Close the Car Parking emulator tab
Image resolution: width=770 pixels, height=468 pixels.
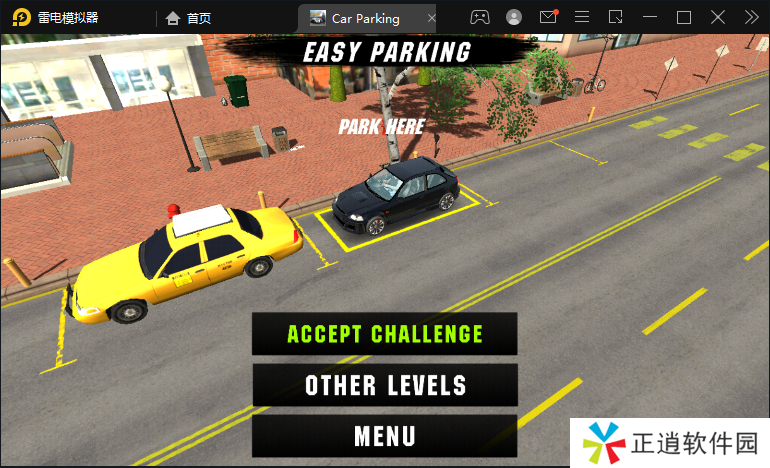click(431, 18)
